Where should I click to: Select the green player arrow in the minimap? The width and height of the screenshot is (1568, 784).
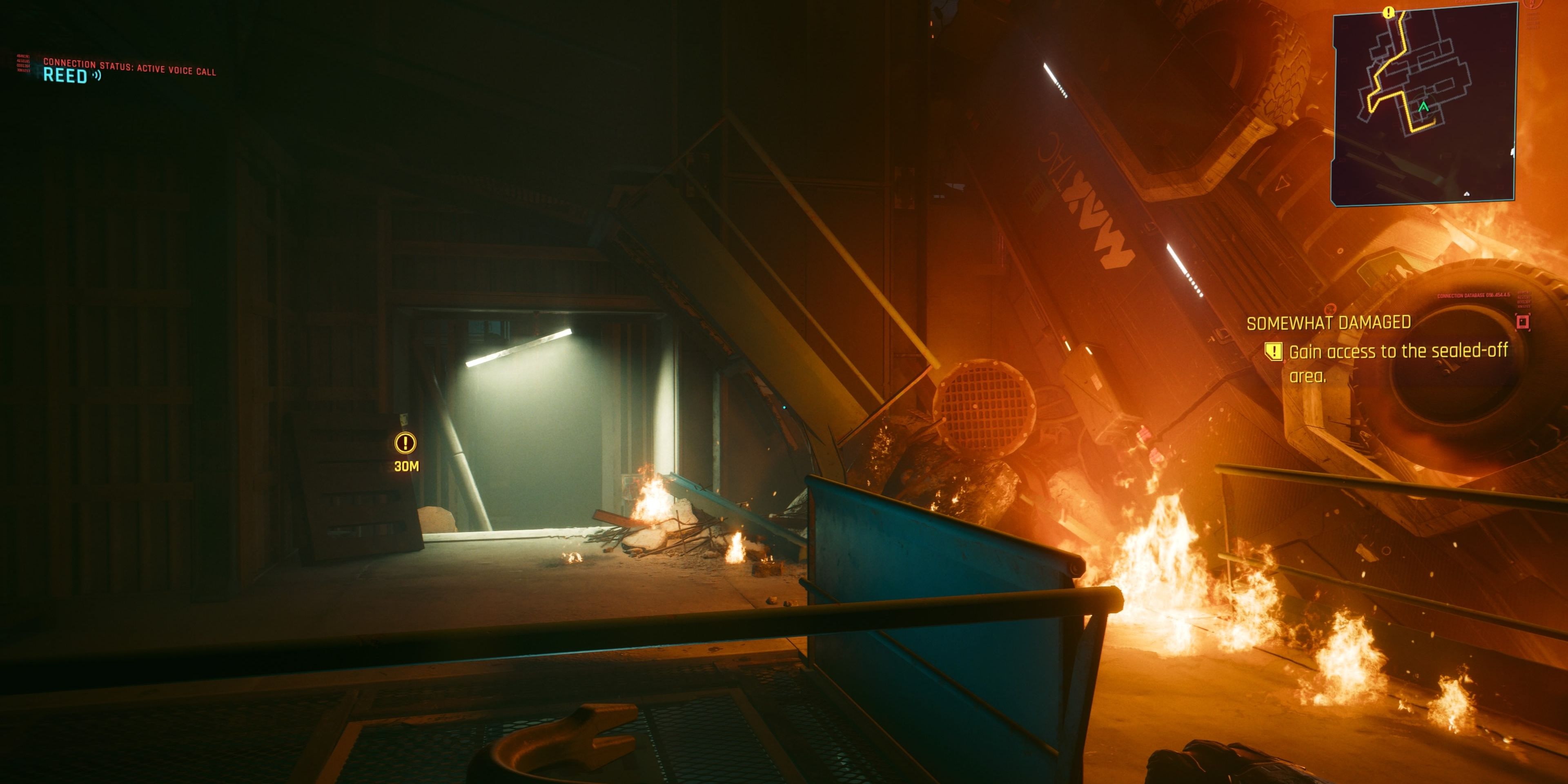[1424, 107]
